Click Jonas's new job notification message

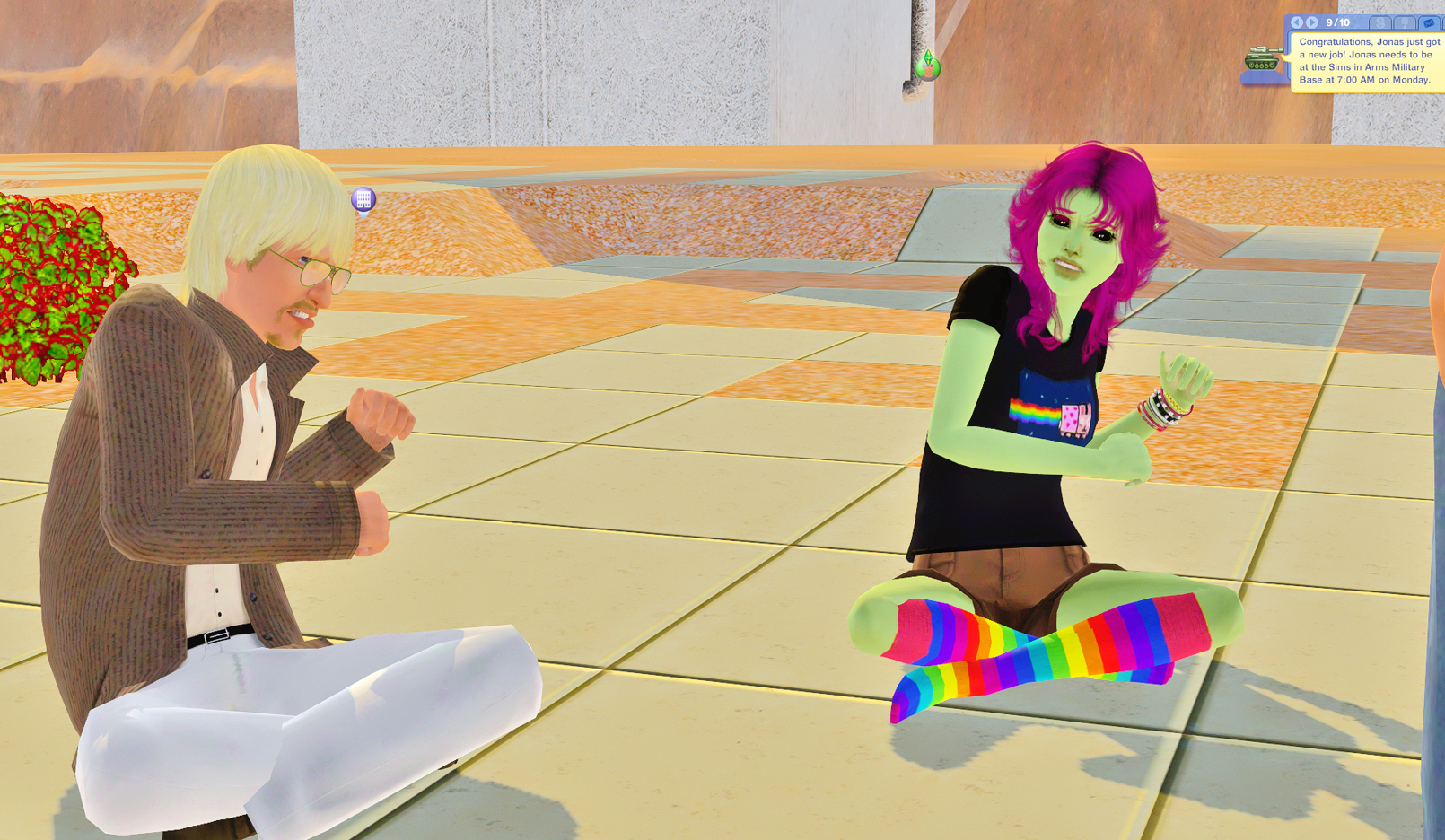[1368, 61]
